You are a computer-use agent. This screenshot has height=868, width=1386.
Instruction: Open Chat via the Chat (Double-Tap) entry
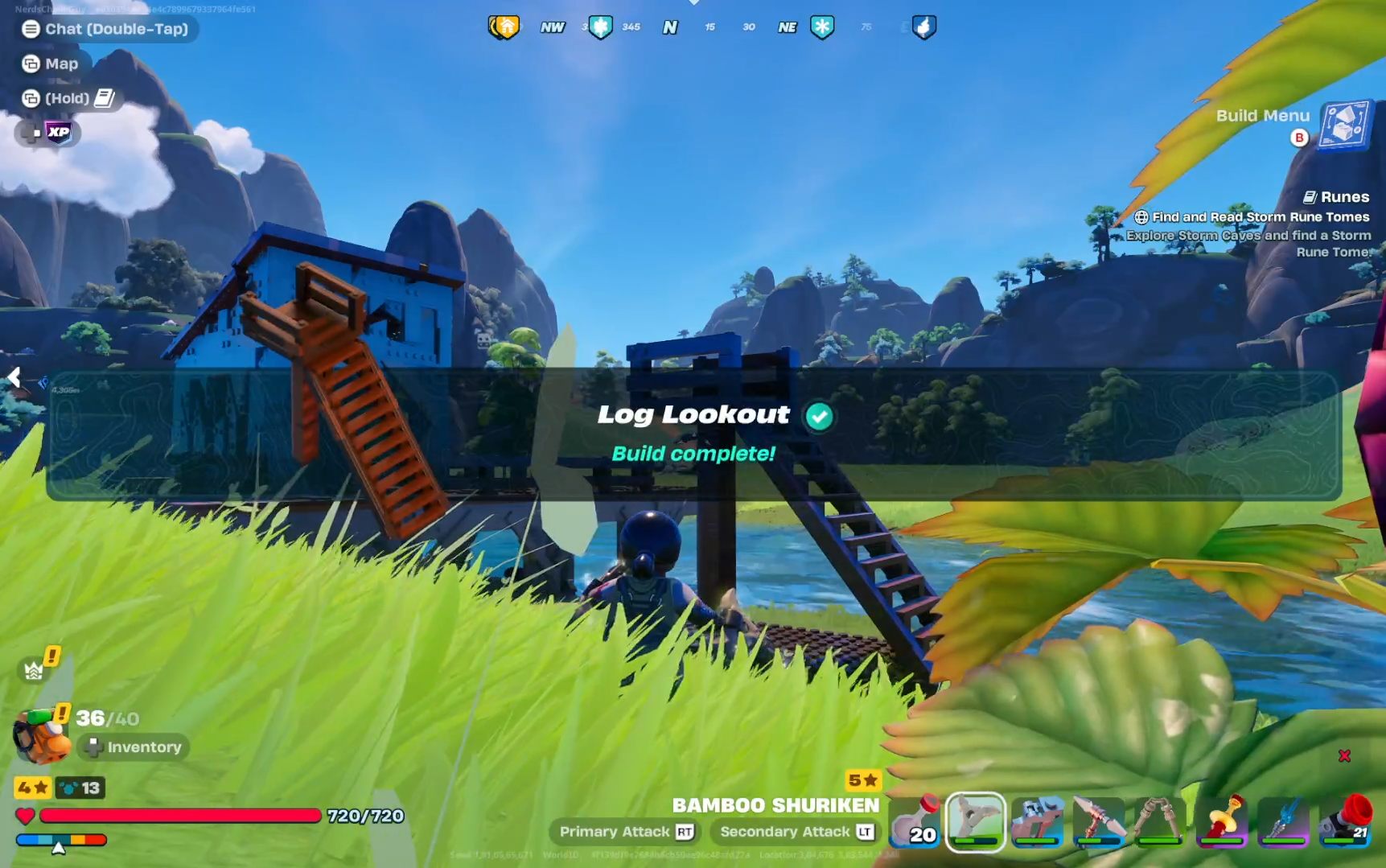(x=106, y=29)
